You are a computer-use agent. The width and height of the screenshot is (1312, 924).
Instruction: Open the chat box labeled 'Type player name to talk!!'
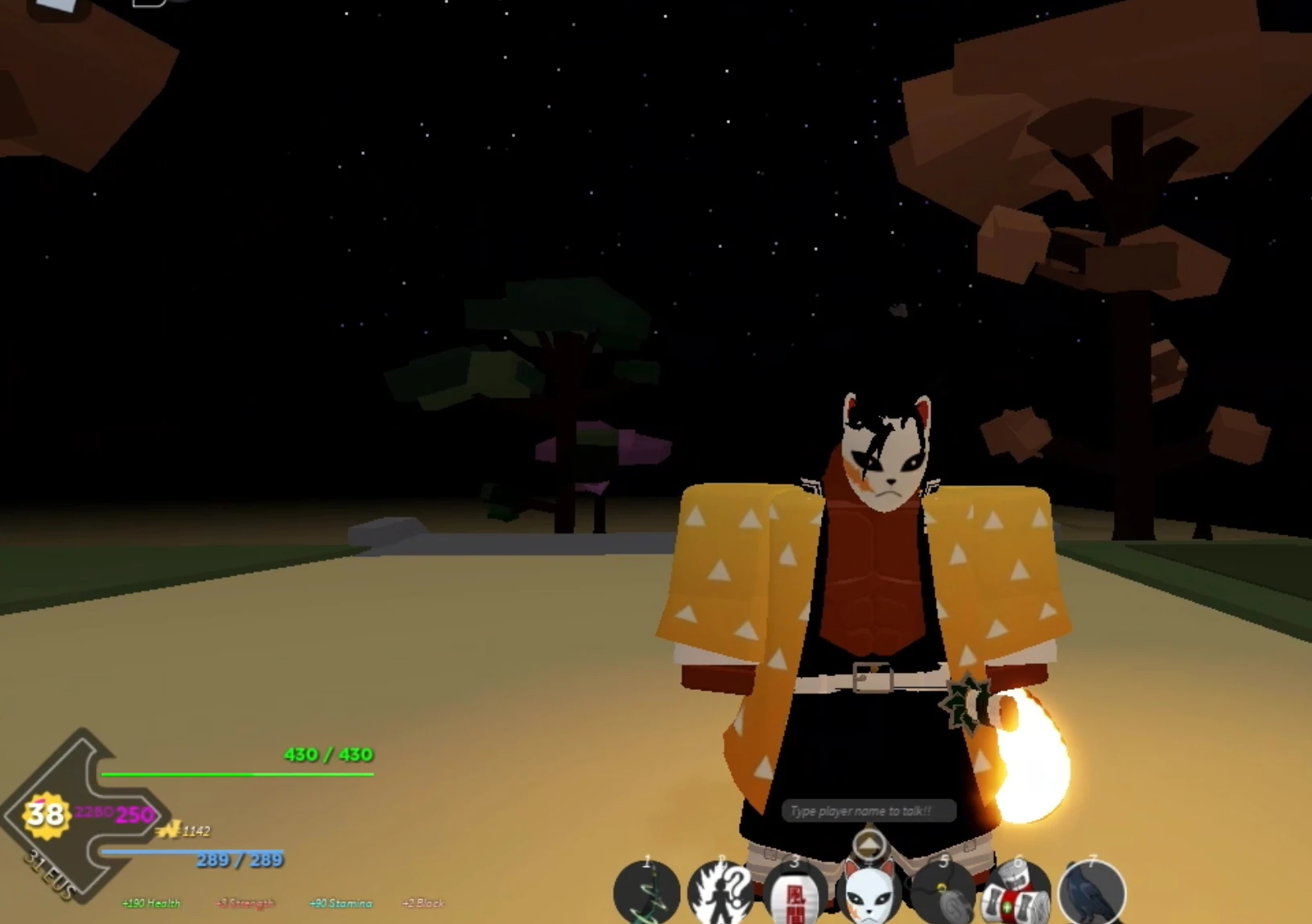point(869,811)
